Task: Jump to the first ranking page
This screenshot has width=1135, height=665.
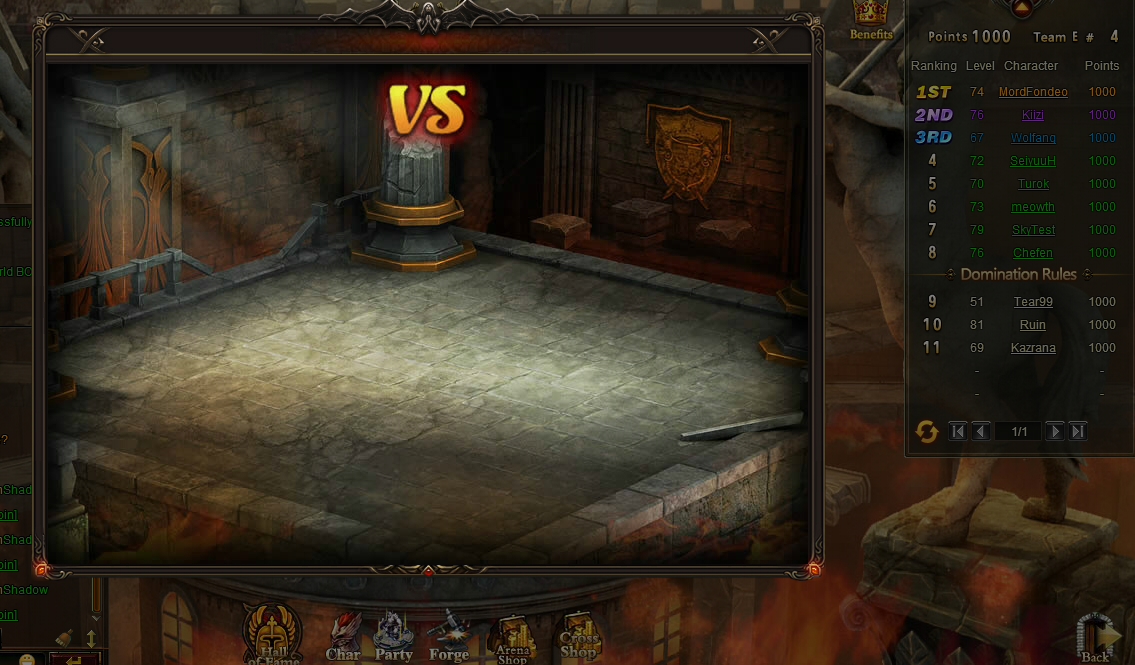Action: pos(958,432)
